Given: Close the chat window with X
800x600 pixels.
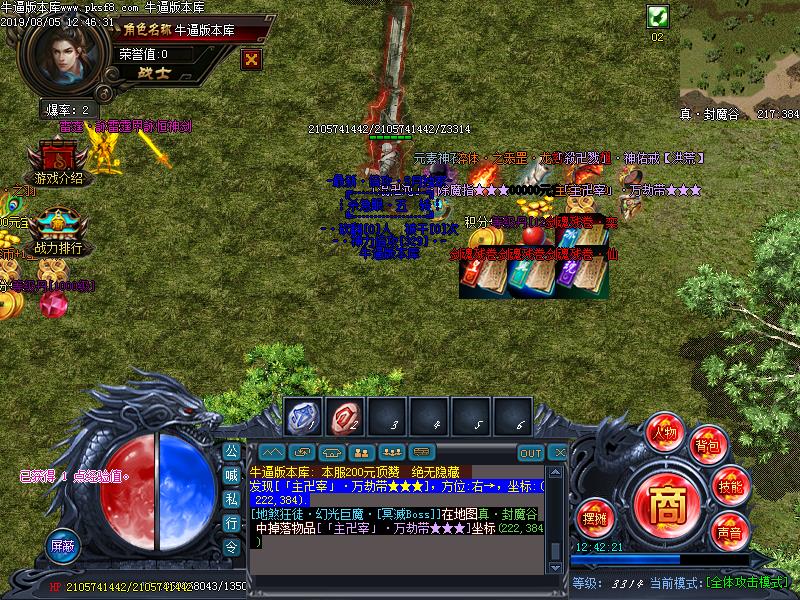Looking at the screenshot, I should [559, 453].
